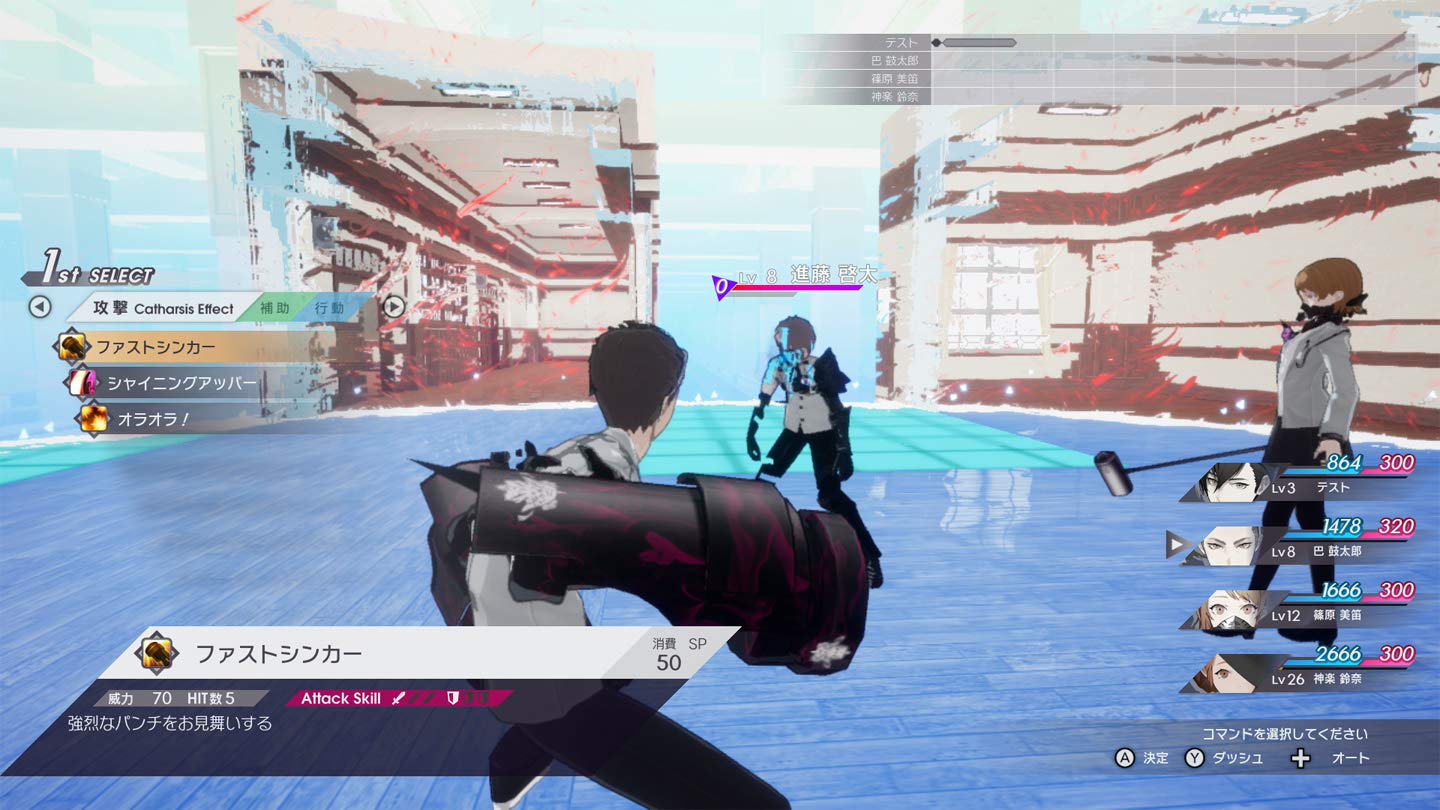Click the left arrow beside the 攻撃 tab
The height and width of the screenshot is (810, 1440).
coord(39,307)
